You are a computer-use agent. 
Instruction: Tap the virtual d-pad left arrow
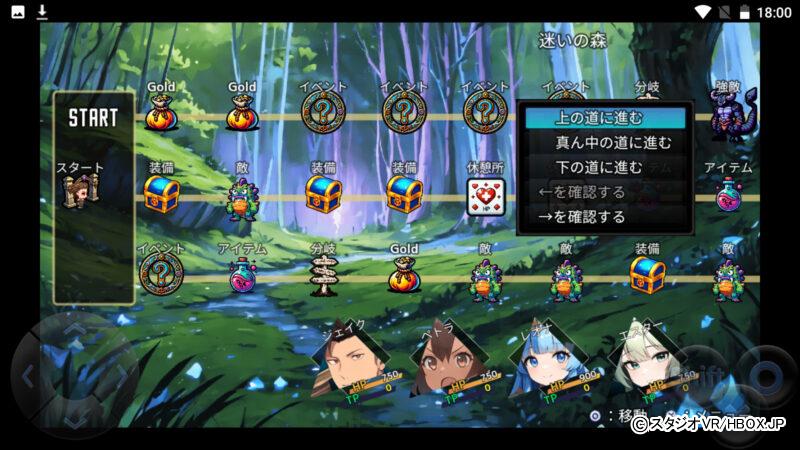tap(30, 376)
